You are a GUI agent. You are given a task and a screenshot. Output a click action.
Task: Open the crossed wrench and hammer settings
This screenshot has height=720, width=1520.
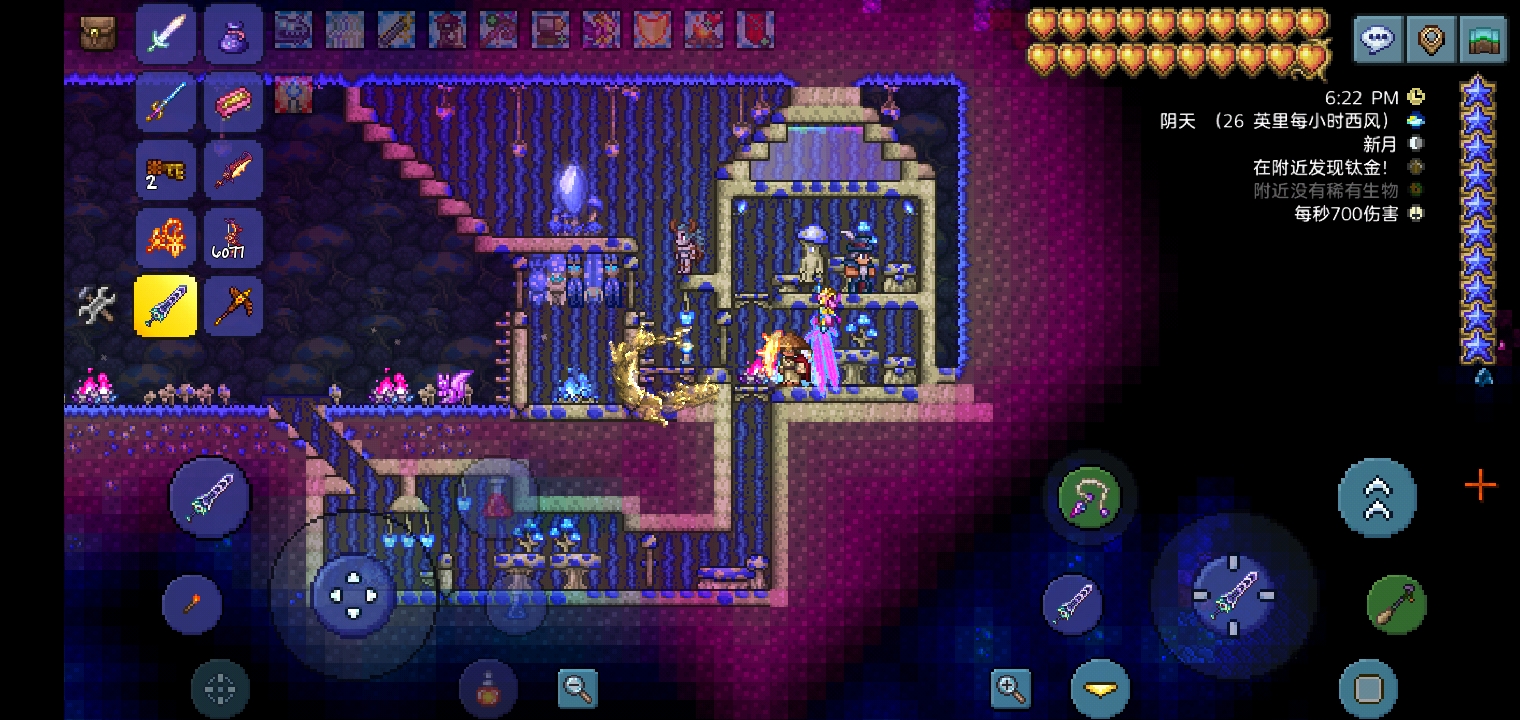[98, 305]
